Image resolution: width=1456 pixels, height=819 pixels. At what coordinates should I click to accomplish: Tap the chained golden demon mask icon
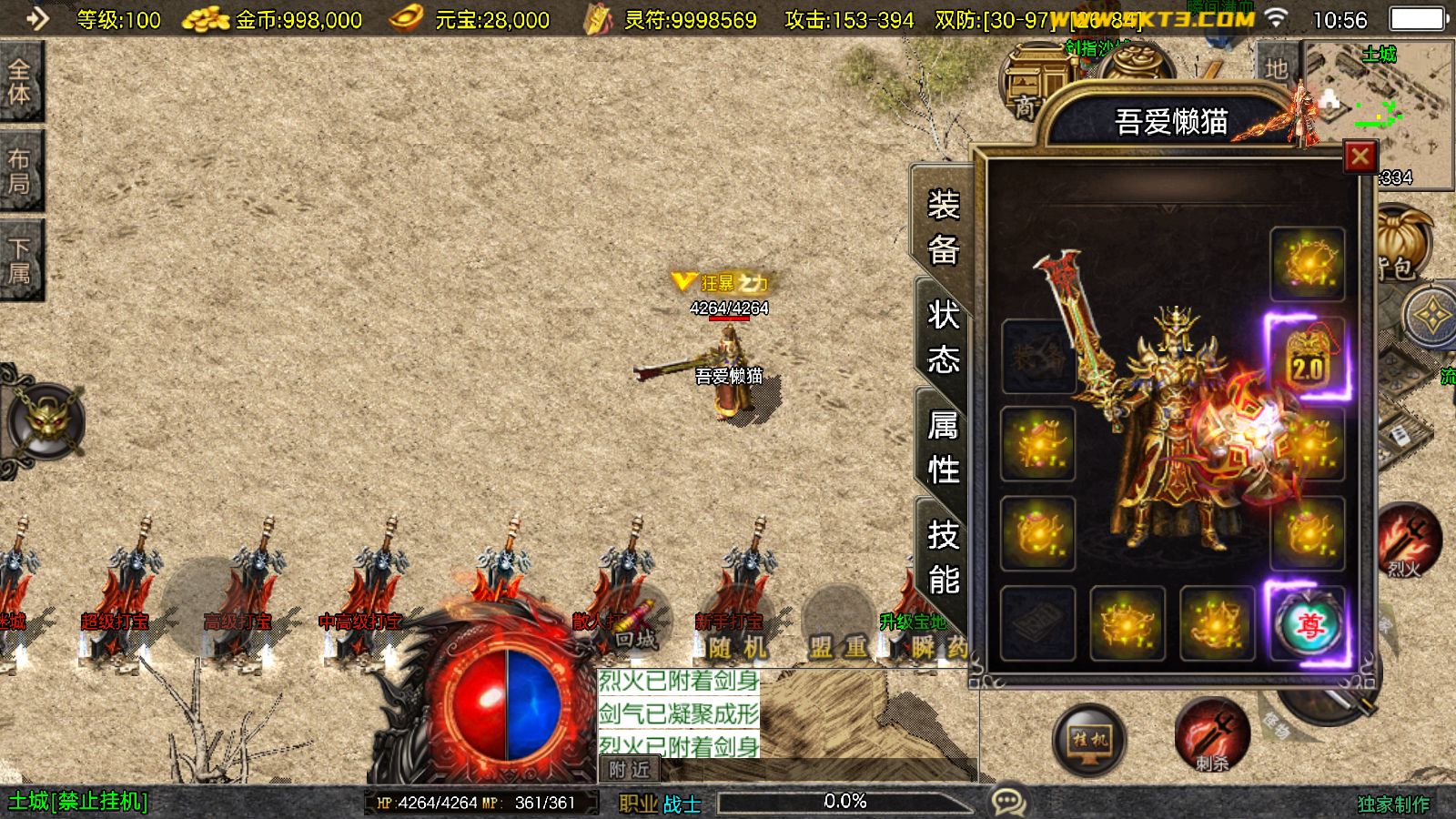(x=45, y=420)
